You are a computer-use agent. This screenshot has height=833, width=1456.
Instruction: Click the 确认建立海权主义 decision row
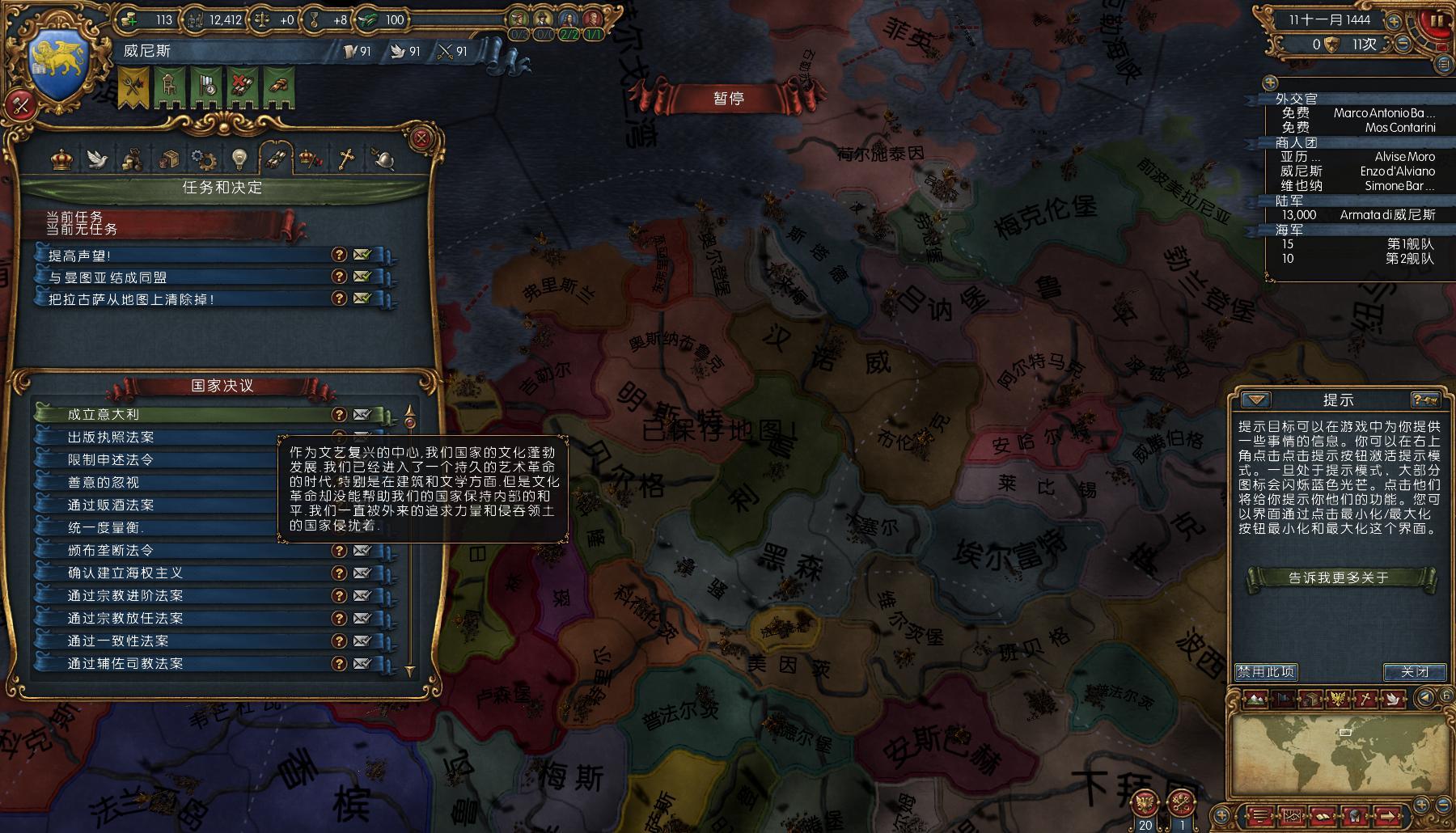coord(186,573)
